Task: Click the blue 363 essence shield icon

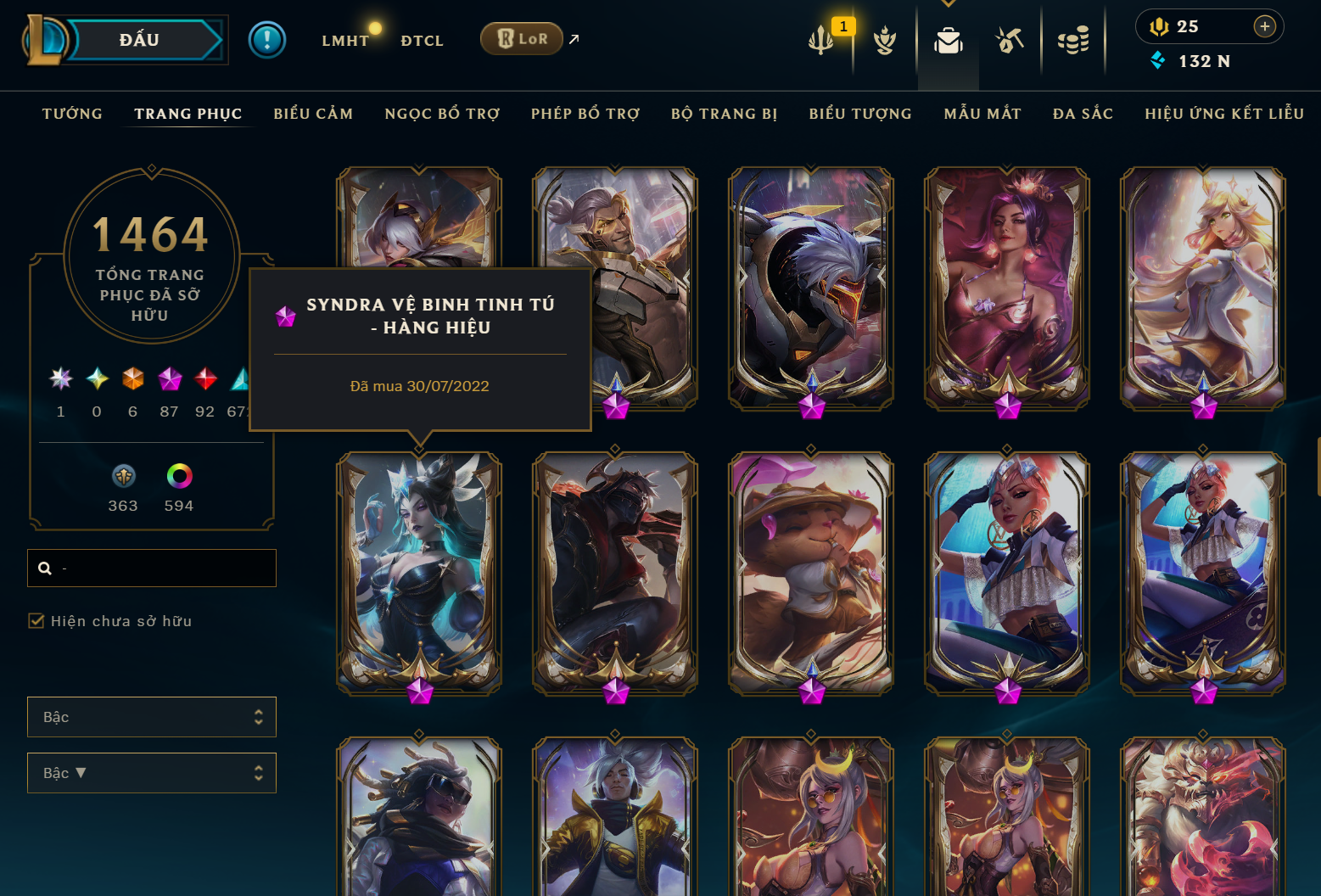Action: [x=122, y=477]
